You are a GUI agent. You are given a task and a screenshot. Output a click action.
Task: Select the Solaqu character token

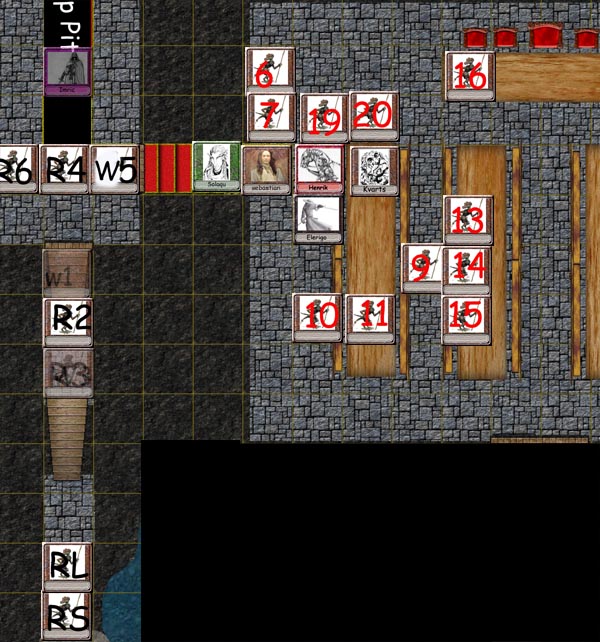[216, 166]
